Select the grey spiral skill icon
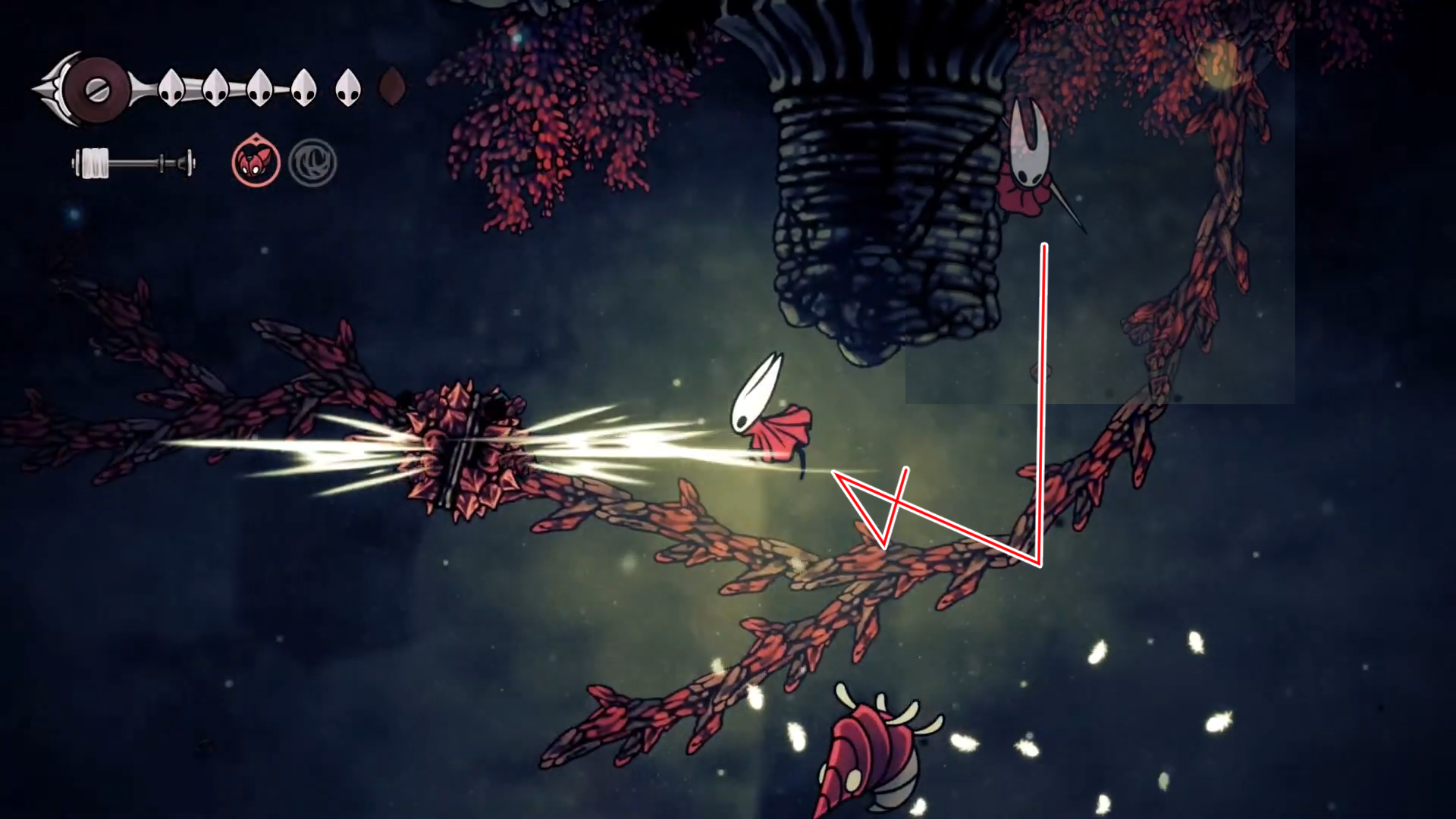 pos(312,162)
